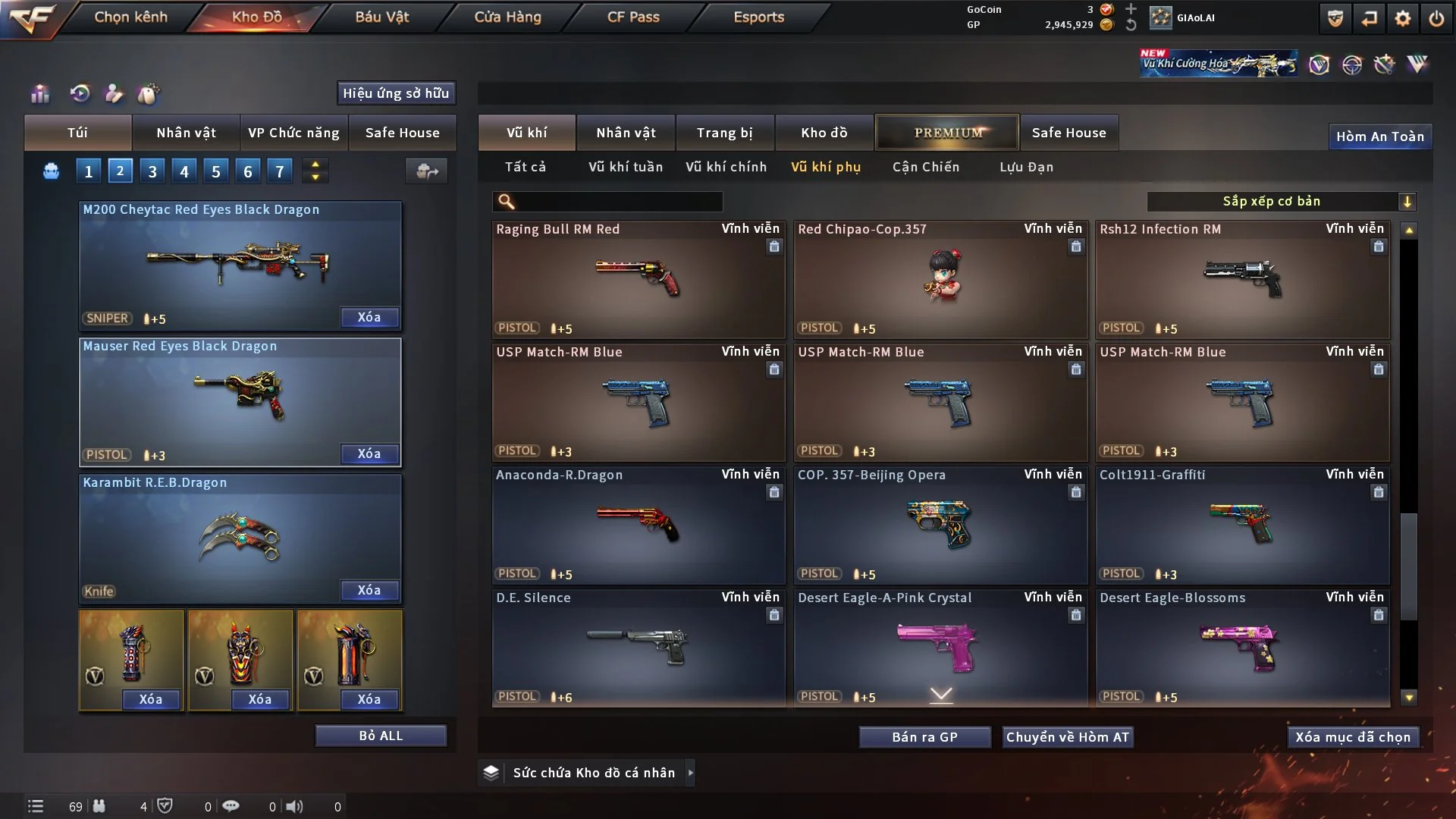The height and width of the screenshot is (819, 1456).
Task: Remove the M200 Cheytac with Xóa
Action: pos(369,317)
